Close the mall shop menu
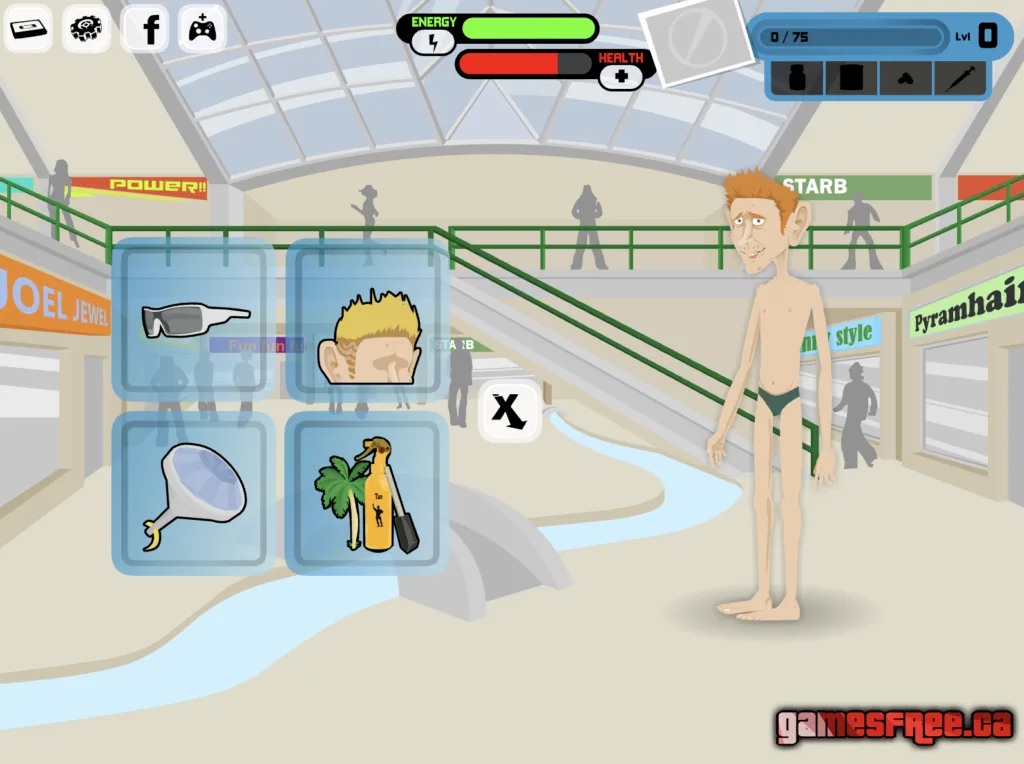The width and height of the screenshot is (1024, 764). (510, 411)
